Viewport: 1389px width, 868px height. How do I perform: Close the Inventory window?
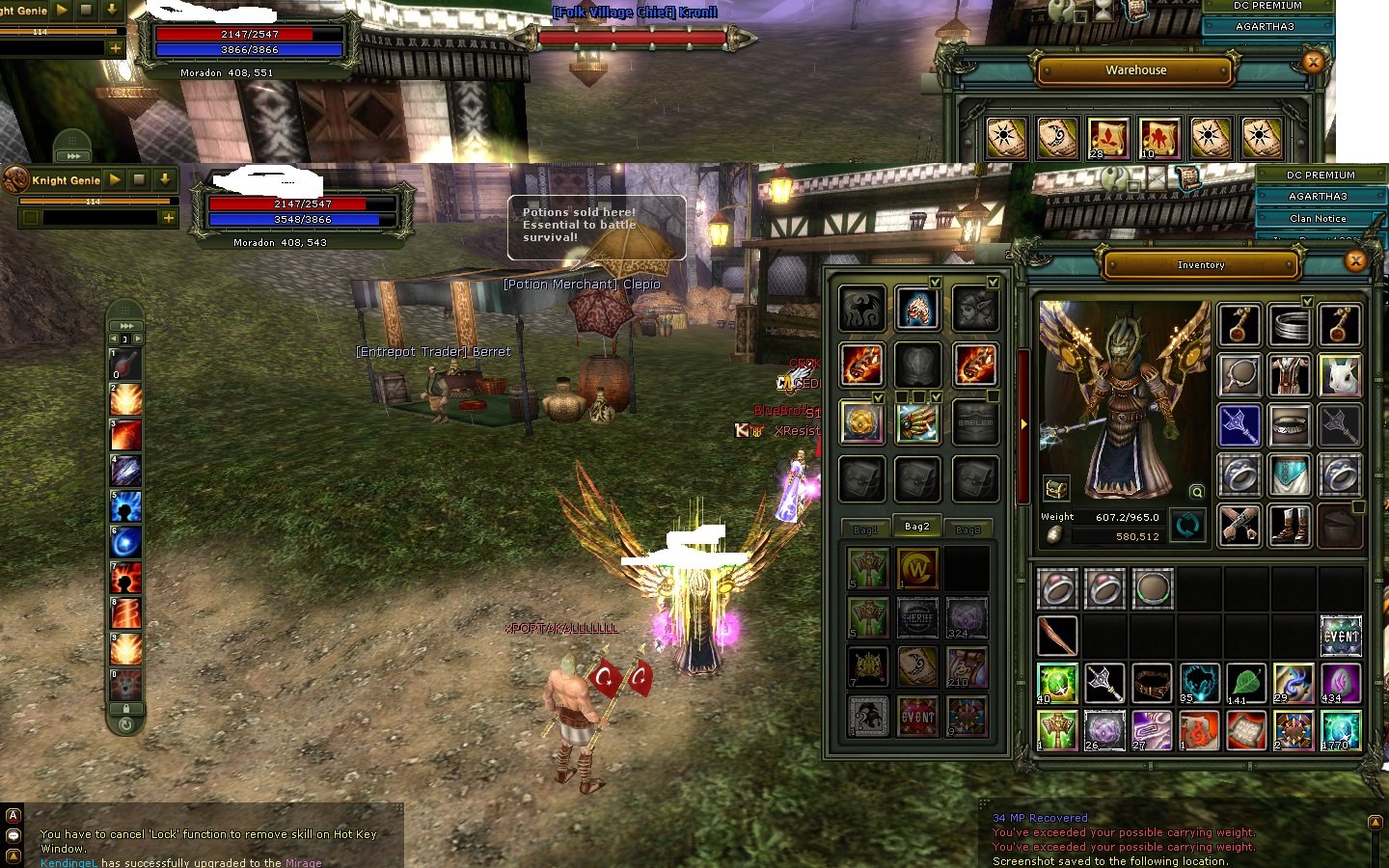pyautogui.click(x=1355, y=260)
